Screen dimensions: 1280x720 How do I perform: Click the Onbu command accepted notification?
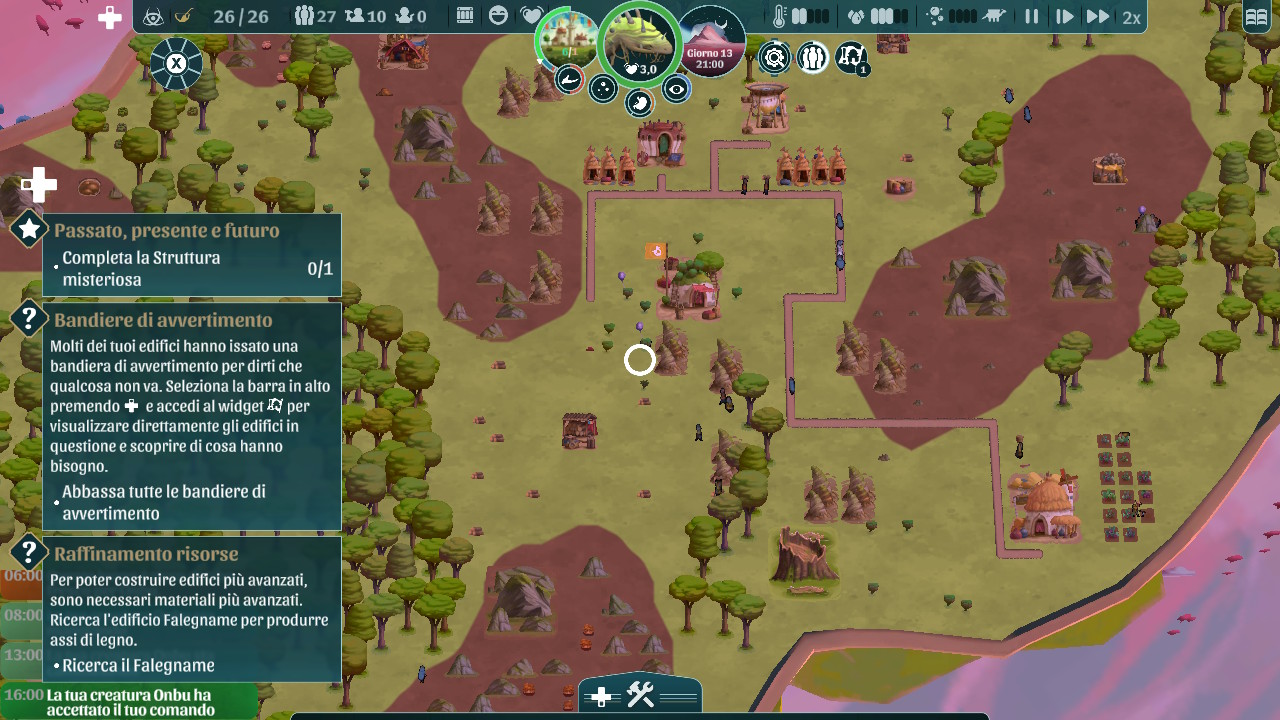coord(130,702)
